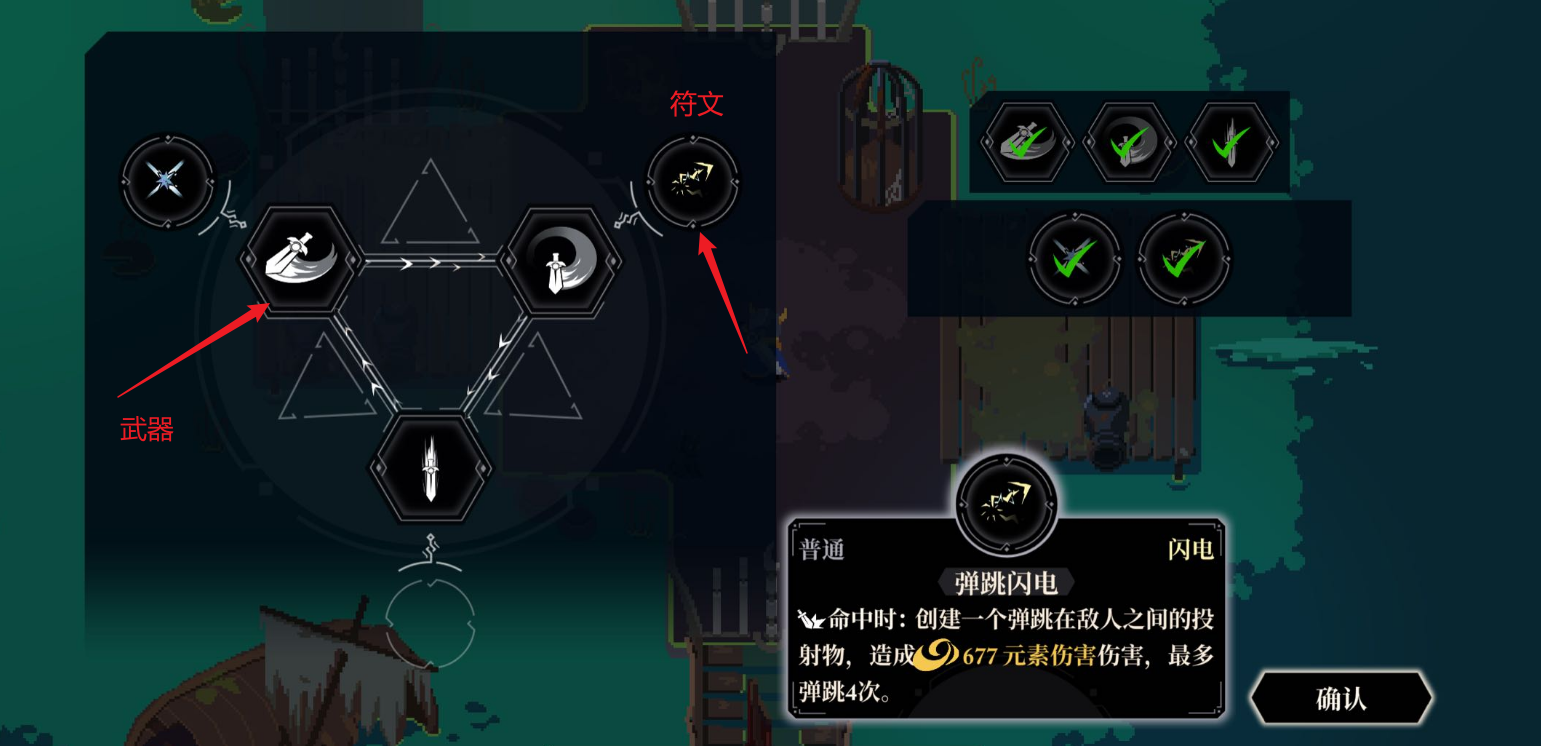Click the arrow connector between the two weapon hexagons

tap(428, 262)
